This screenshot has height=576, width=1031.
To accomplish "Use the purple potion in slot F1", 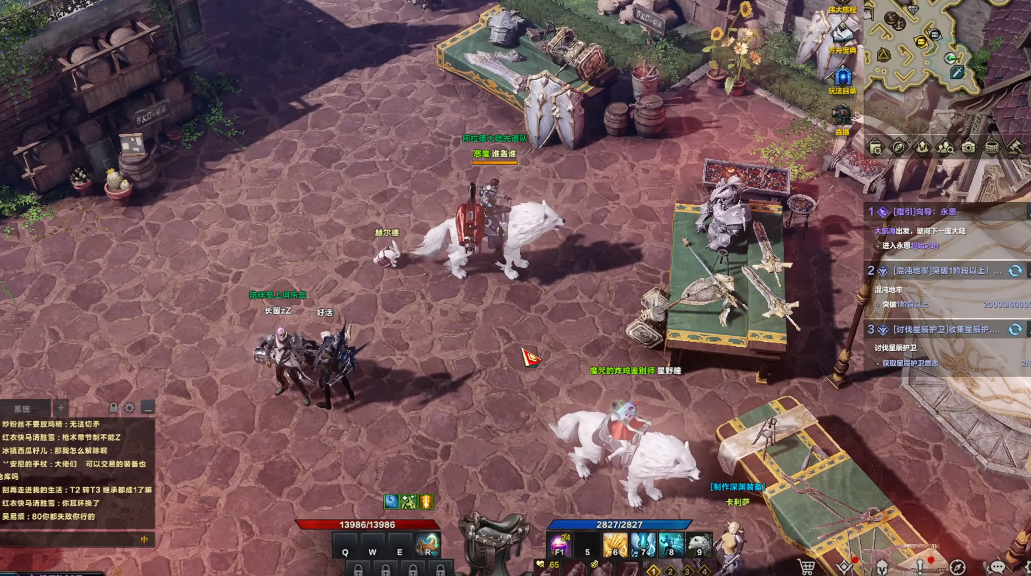I will (x=559, y=546).
